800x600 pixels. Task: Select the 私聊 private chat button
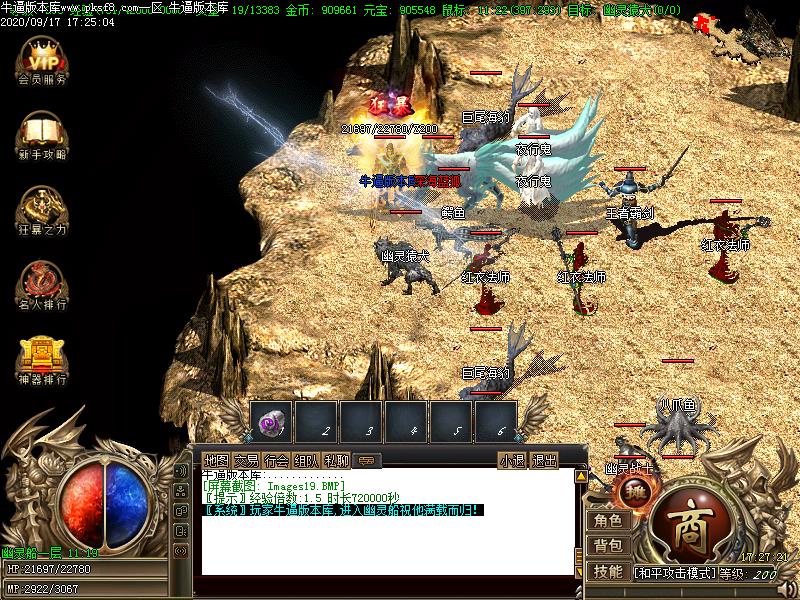point(337,461)
